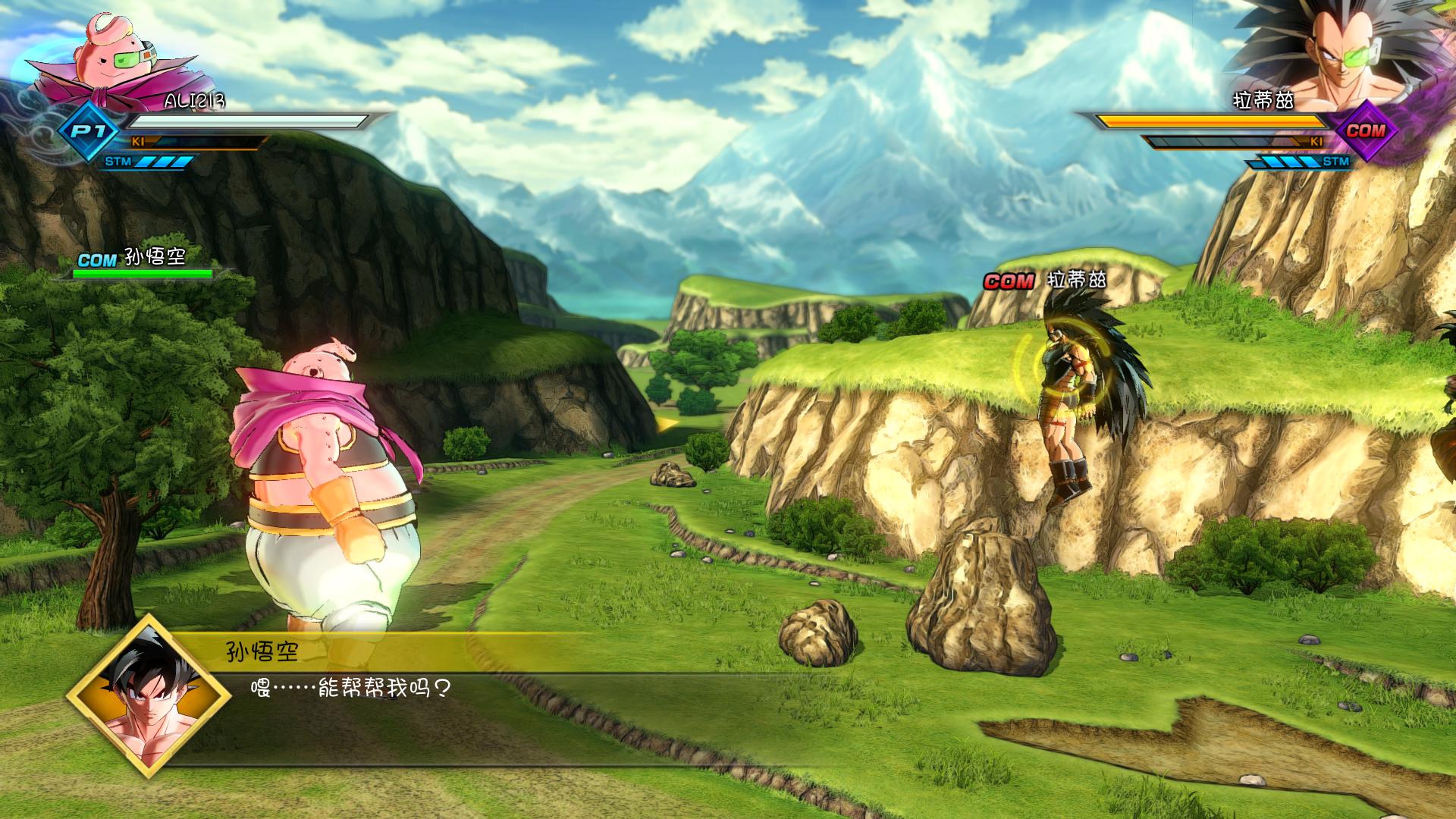This screenshot has height=819, width=1456.
Task: Click the orange enemy health bar
Action: pos(1213,120)
